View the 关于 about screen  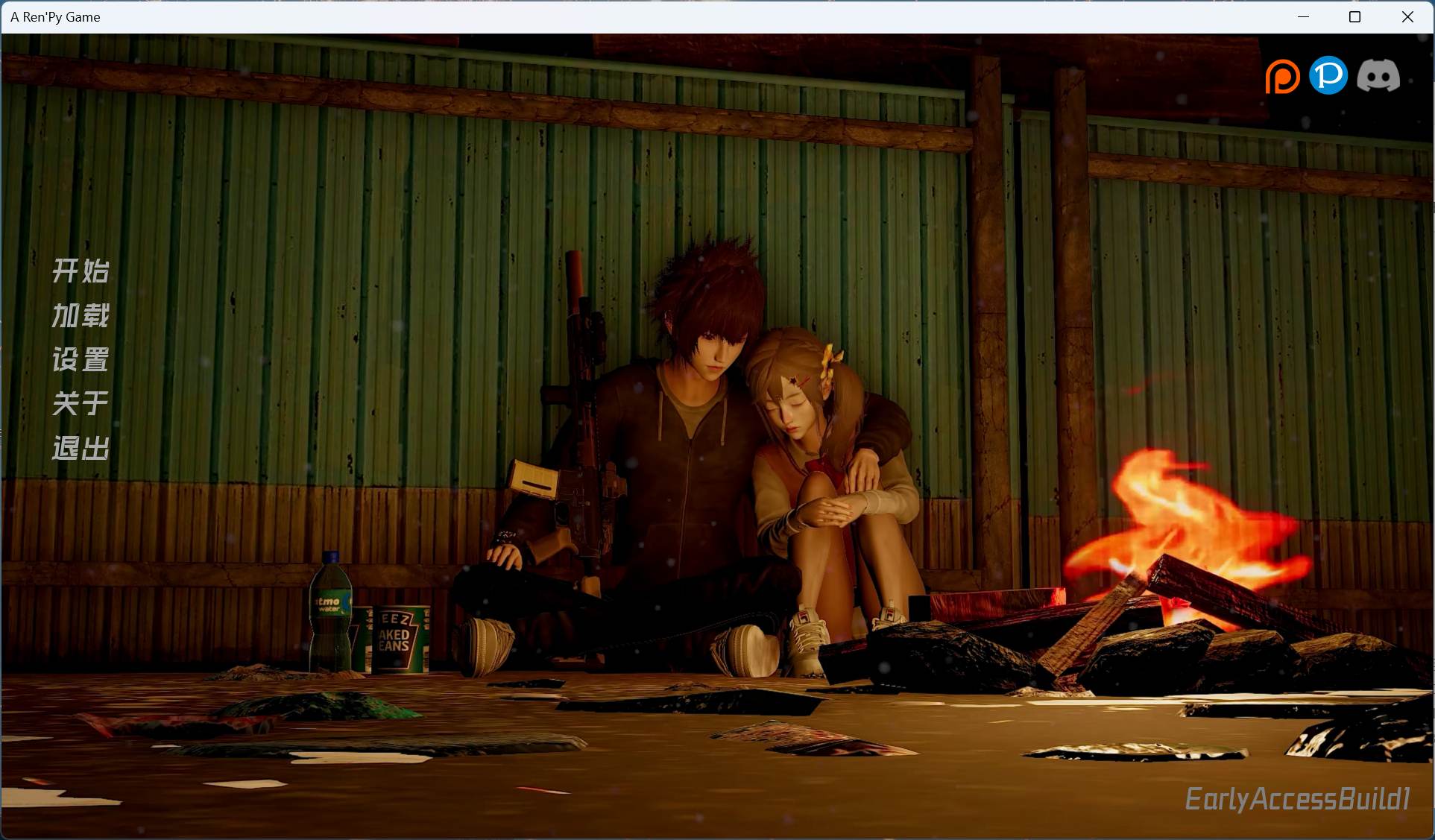pos(80,404)
